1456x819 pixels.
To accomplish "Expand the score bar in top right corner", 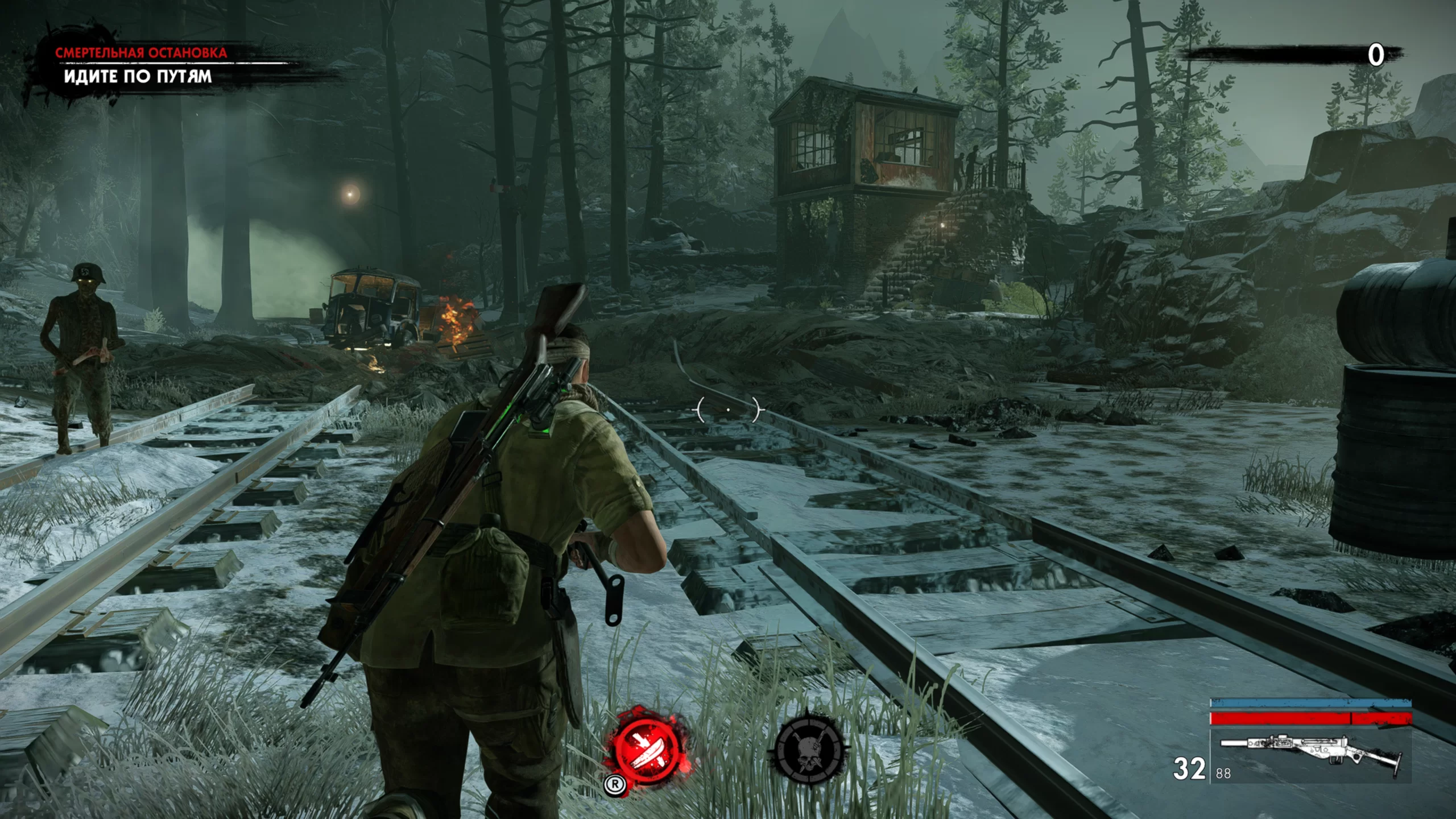I will pyautogui.click(x=1291, y=51).
